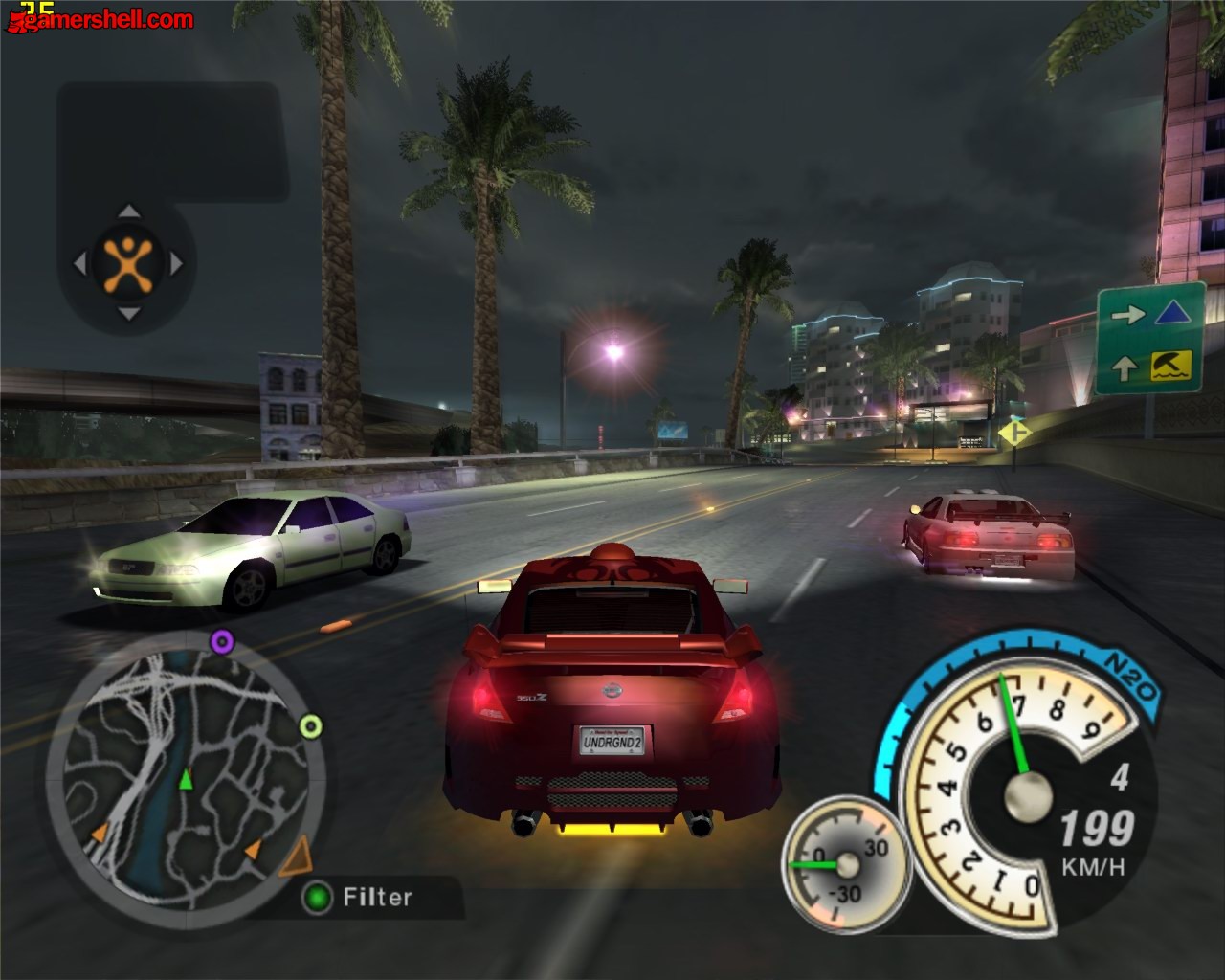
Task: Toggle the green Filter indicator
Action: 317,898
